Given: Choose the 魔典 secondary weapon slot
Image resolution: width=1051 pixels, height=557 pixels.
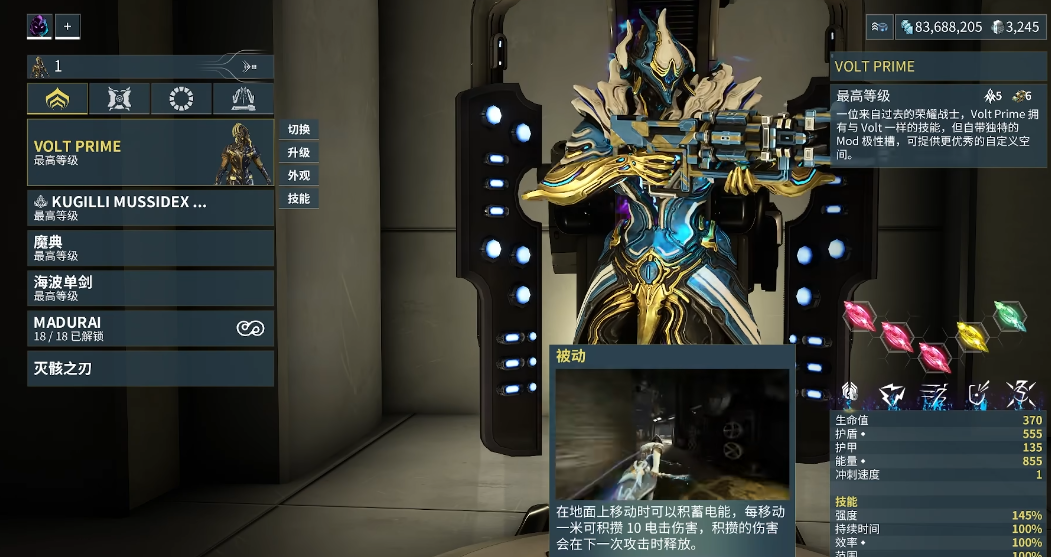Looking at the screenshot, I should click(x=150, y=248).
